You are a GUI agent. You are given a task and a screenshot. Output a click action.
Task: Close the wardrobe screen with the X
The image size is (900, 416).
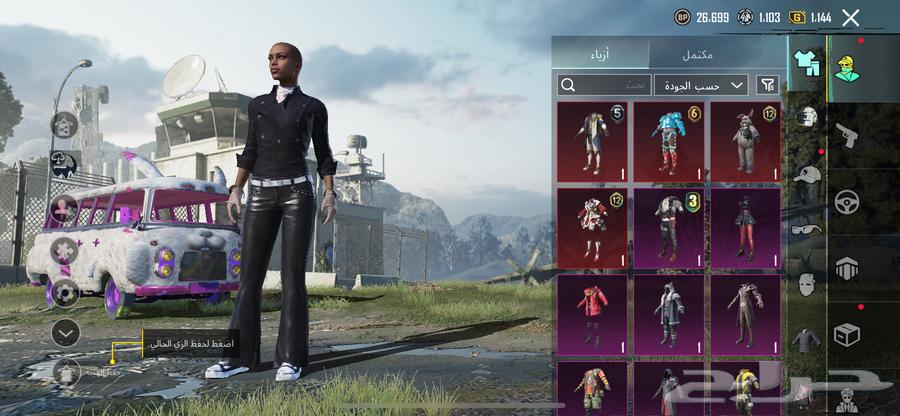point(851,17)
